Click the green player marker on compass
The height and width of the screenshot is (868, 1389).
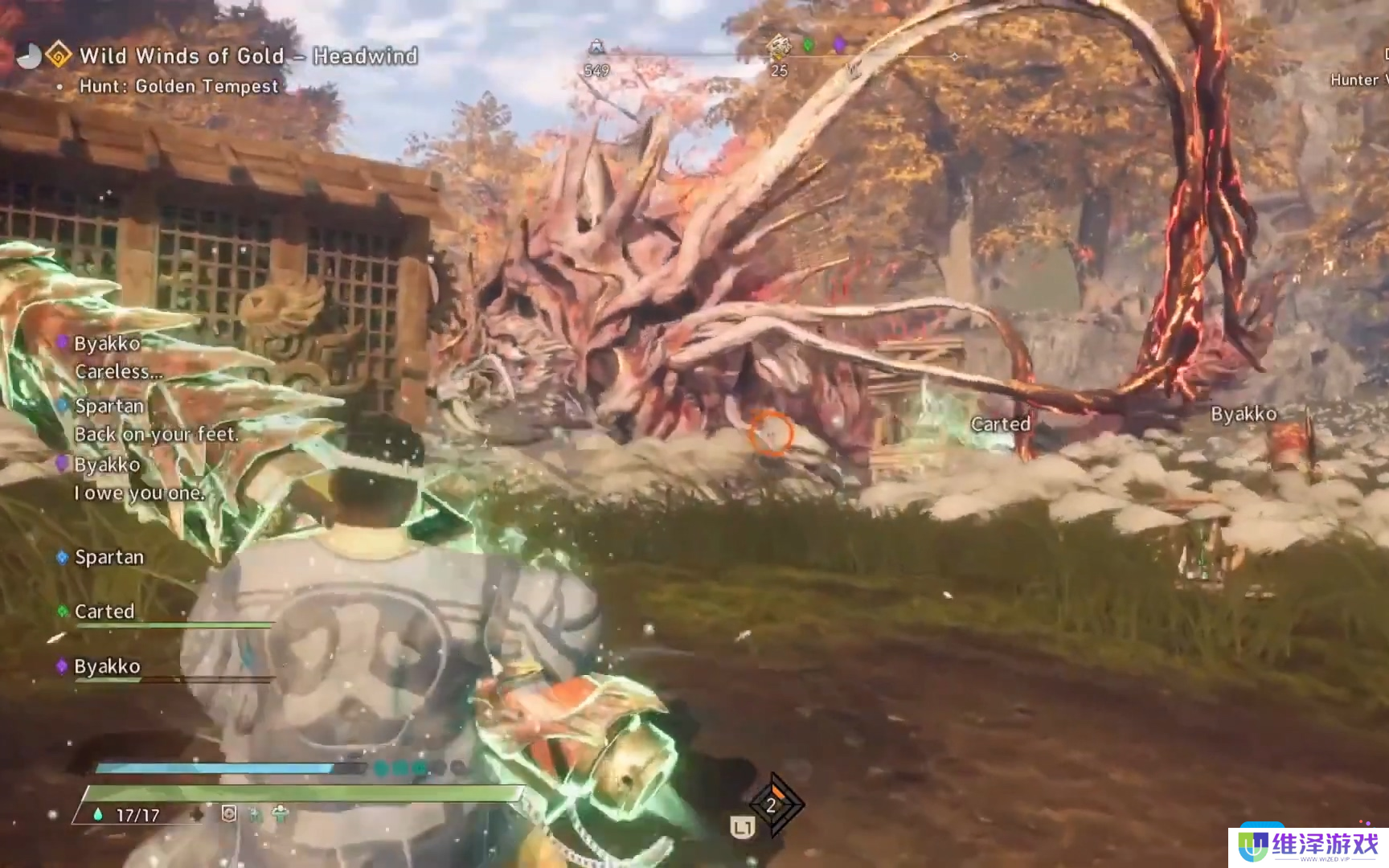809,45
